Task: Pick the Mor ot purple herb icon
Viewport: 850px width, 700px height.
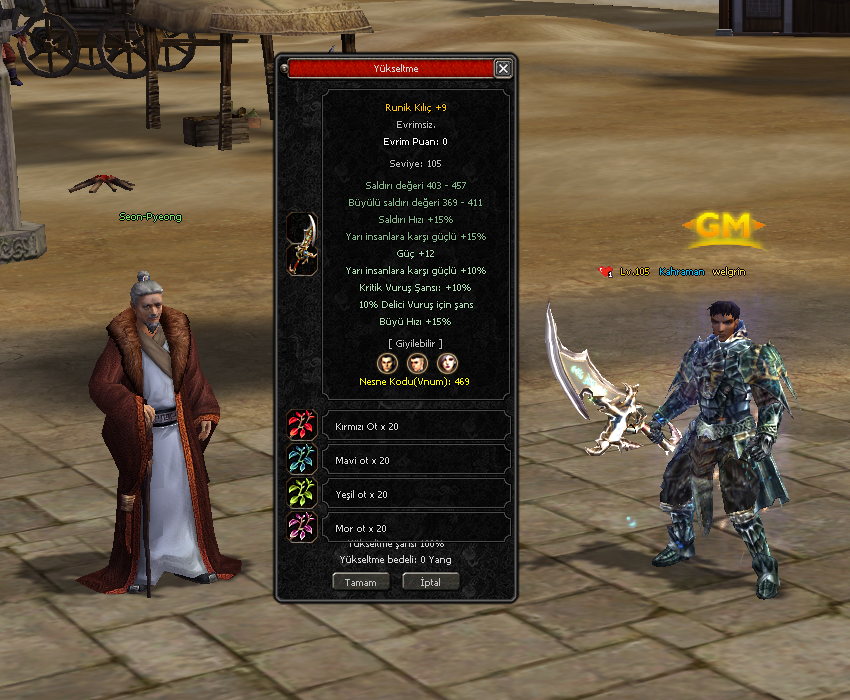Action: (x=303, y=527)
